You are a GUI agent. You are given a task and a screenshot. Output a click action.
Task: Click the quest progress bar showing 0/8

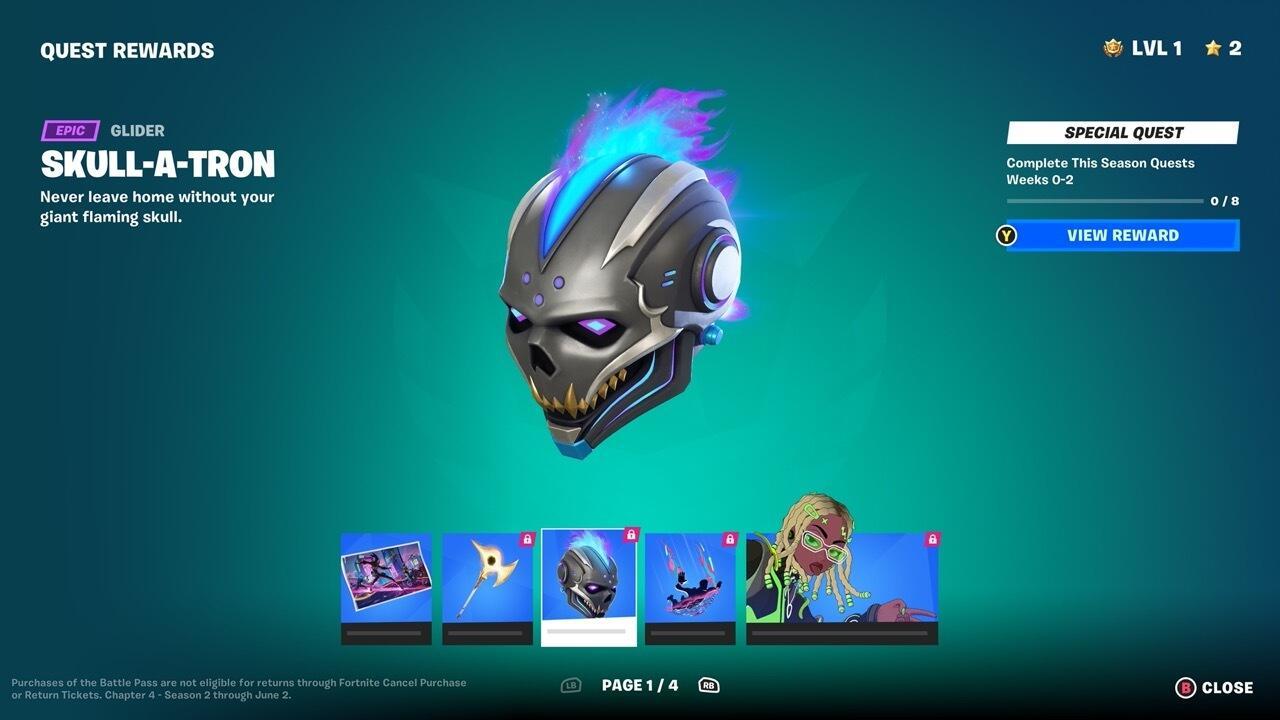coord(1105,199)
